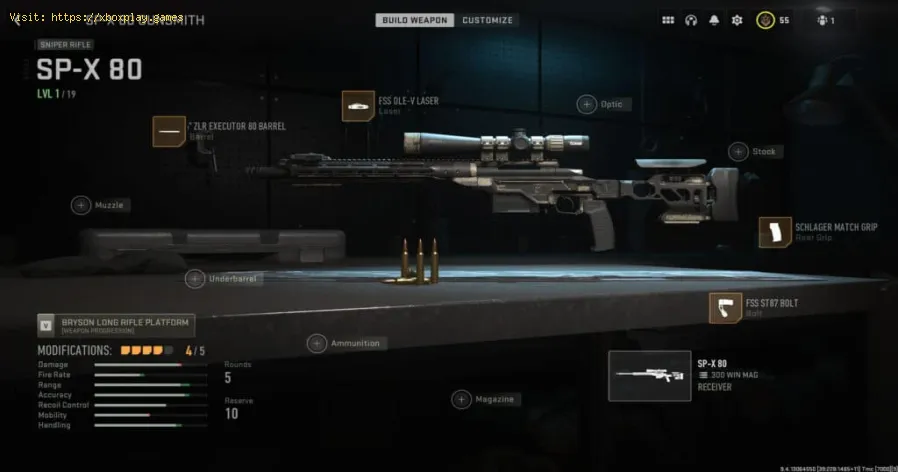Open the party members icon

point(824,20)
